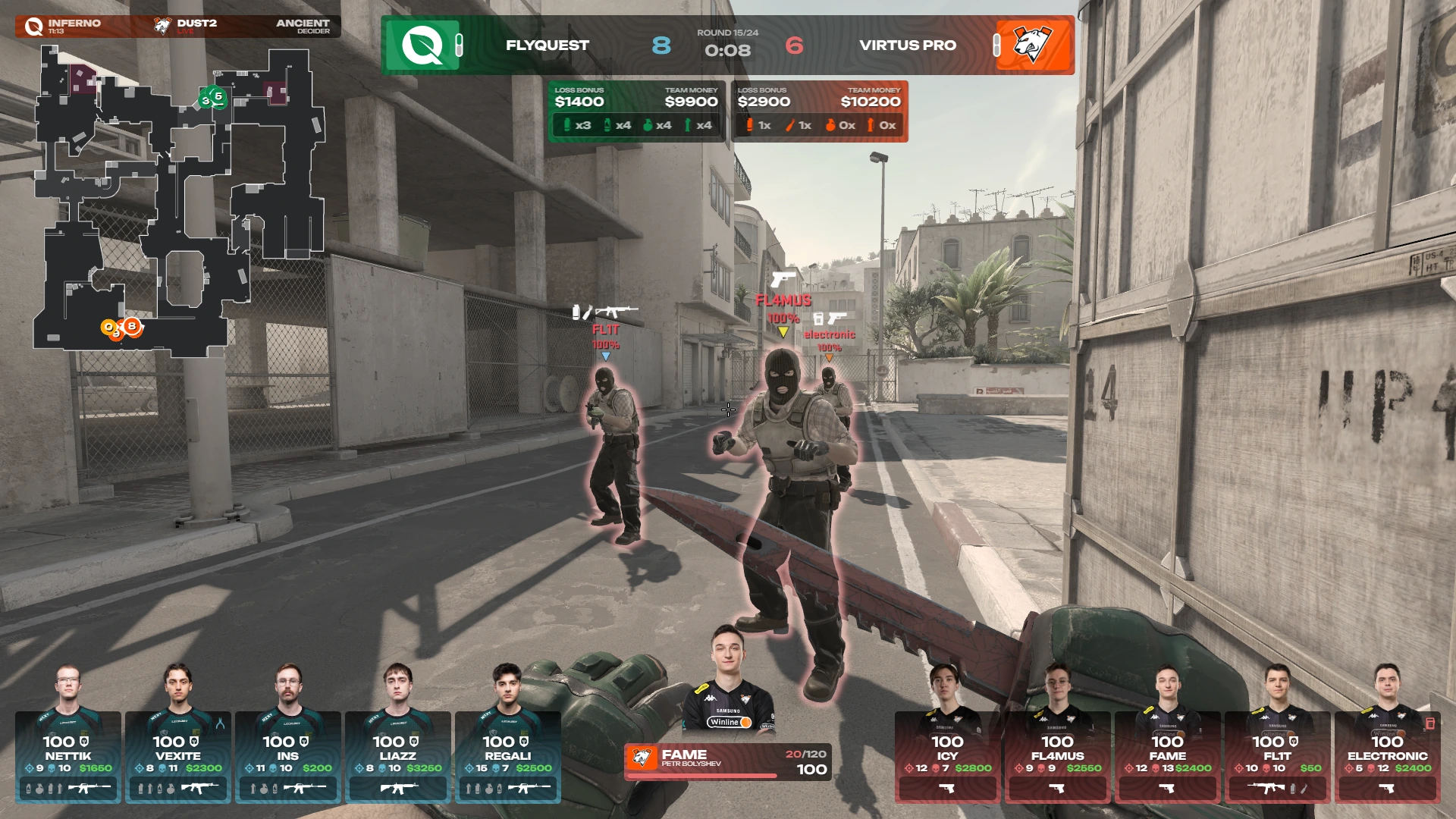Click the FlyQuest team logo
Screen dimensions: 1456x819
pyautogui.click(x=422, y=45)
